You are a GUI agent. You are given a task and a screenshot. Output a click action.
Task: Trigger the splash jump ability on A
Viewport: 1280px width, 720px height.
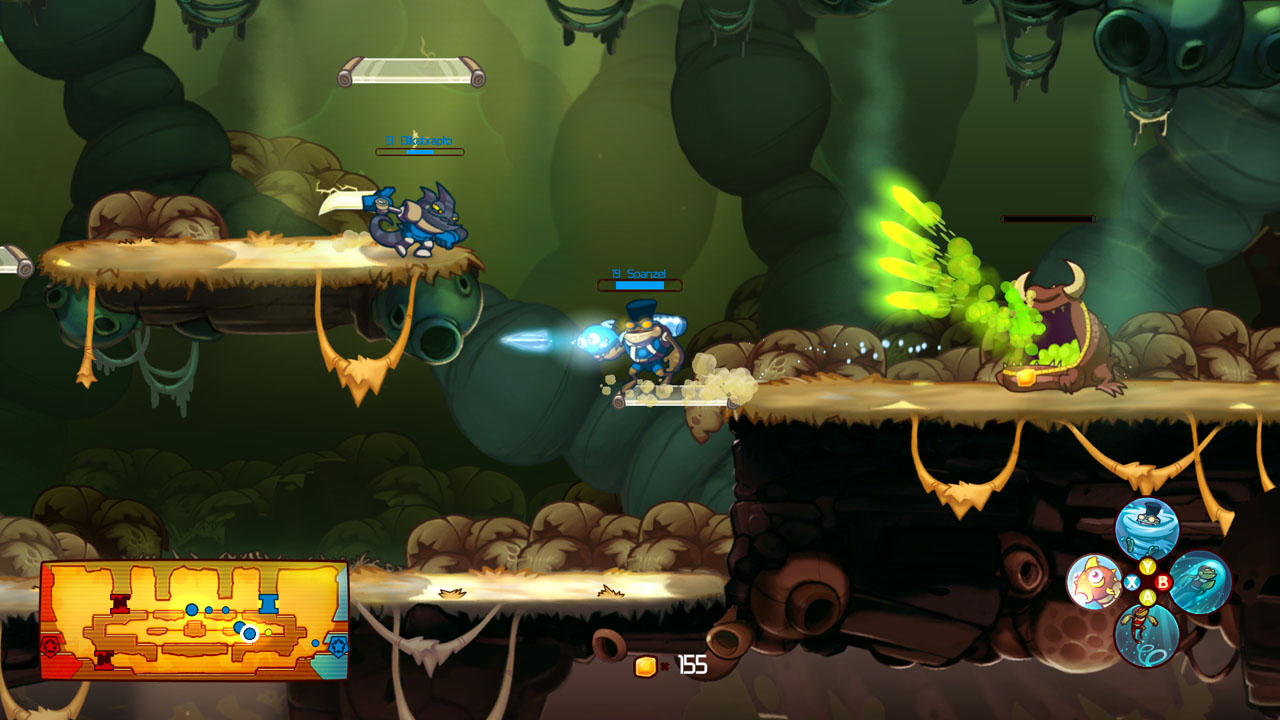tap(1146, 636)
